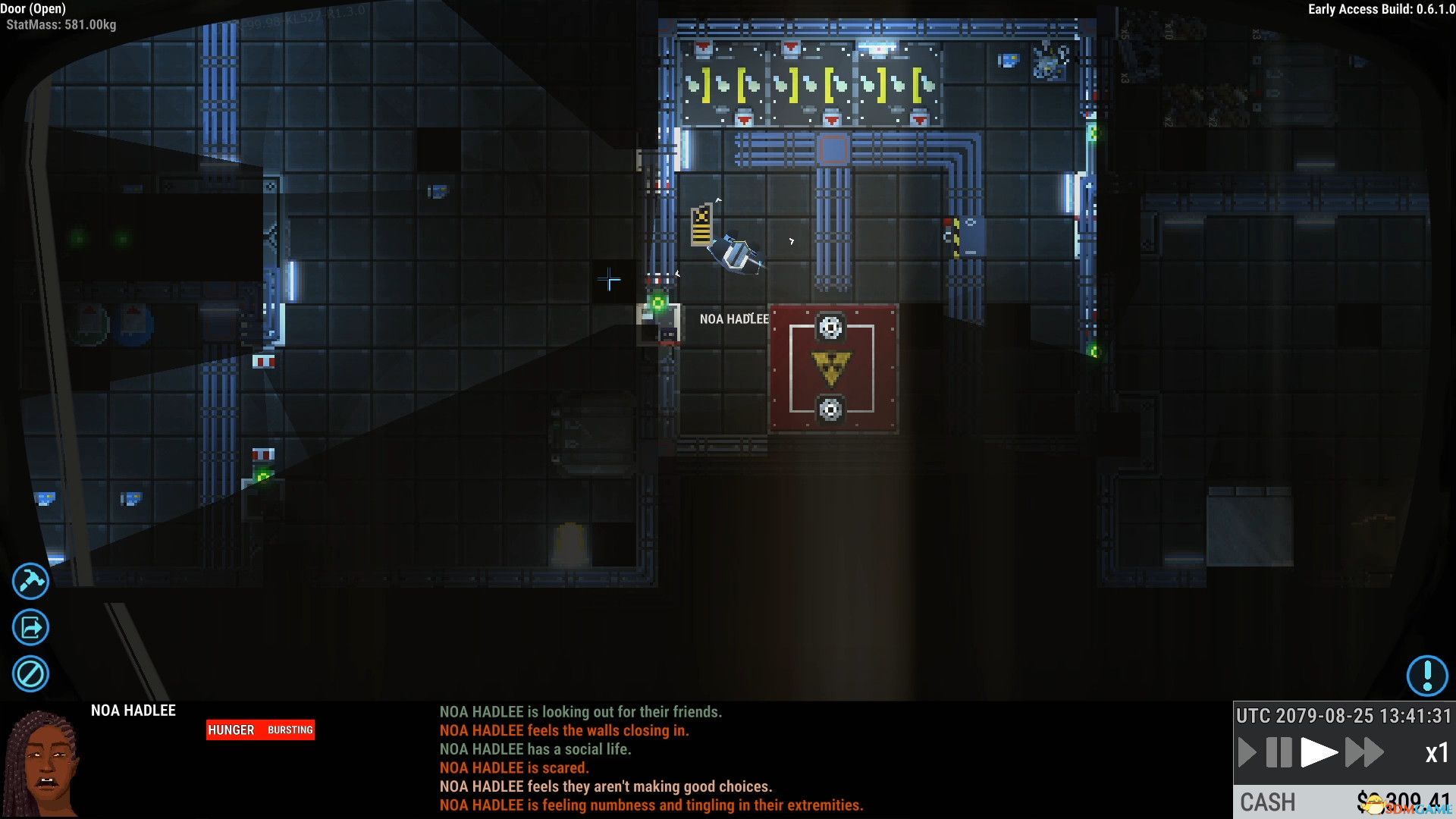
Task: Pause the game time
Action: click(1279, 753)
